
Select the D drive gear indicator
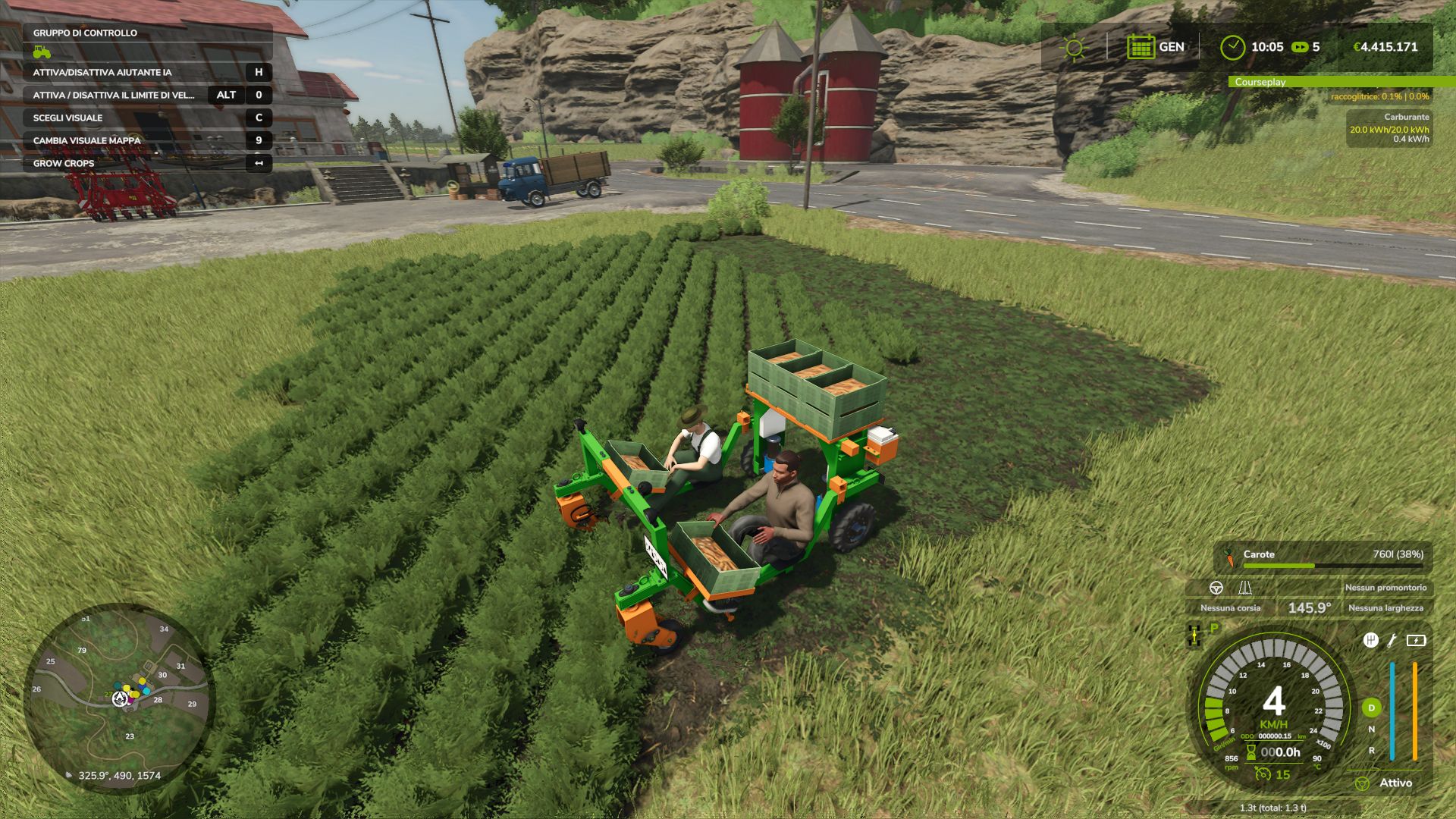(x=1370, y=708)
